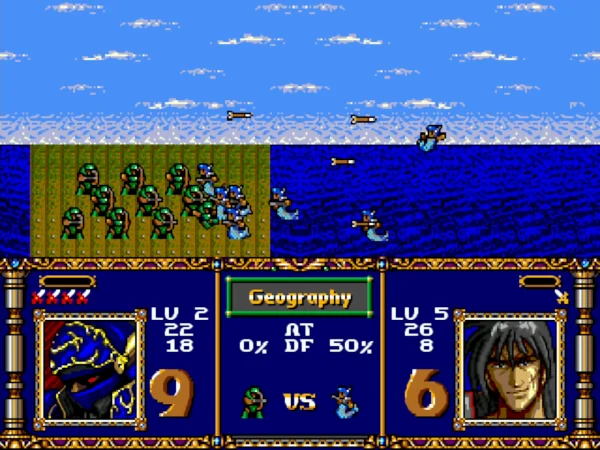
Task: Click the Geography label box
Action: pyautogui.click(x=299, y=297)
